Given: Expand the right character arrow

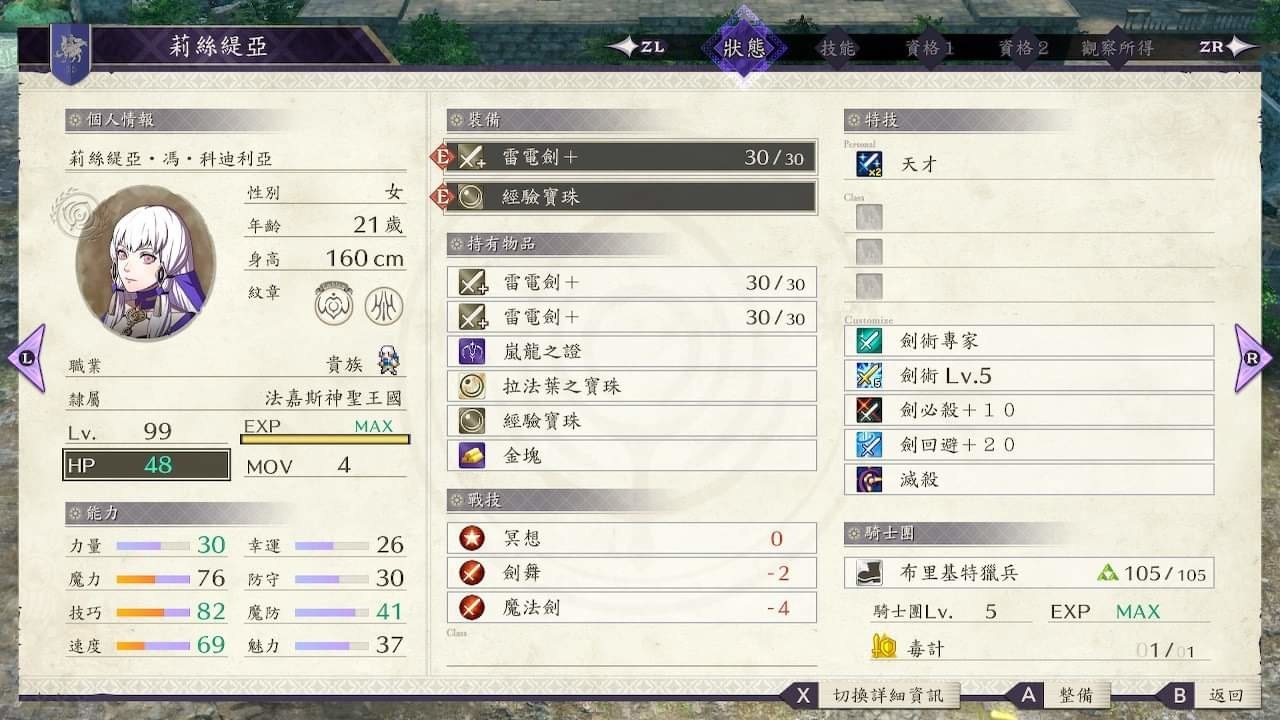Looking at the screenshot, I should coord(1254,360).
